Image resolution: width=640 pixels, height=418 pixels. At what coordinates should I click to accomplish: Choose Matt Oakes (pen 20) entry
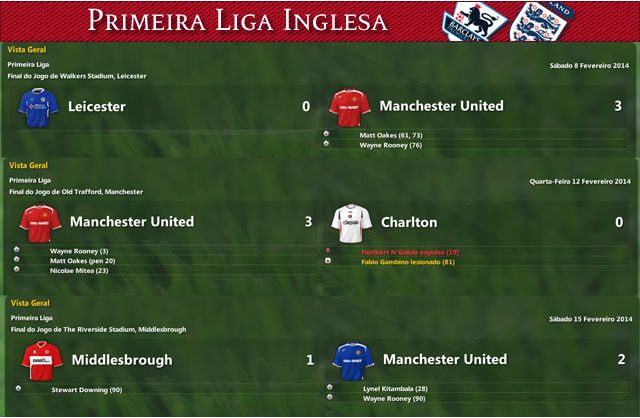[x=84, y=260]
